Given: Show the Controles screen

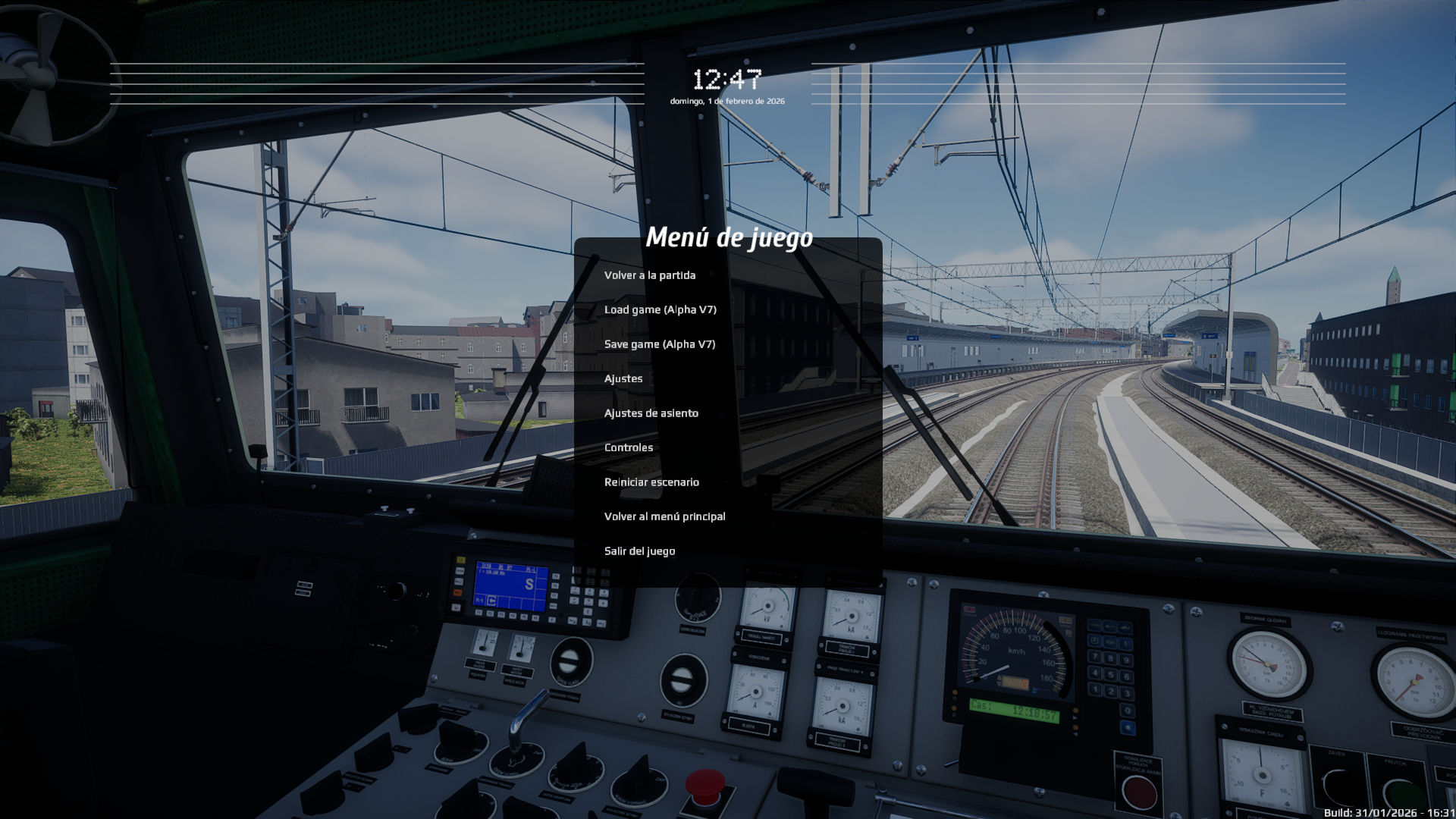Looking at the screenshot, I should click(628, 447).
